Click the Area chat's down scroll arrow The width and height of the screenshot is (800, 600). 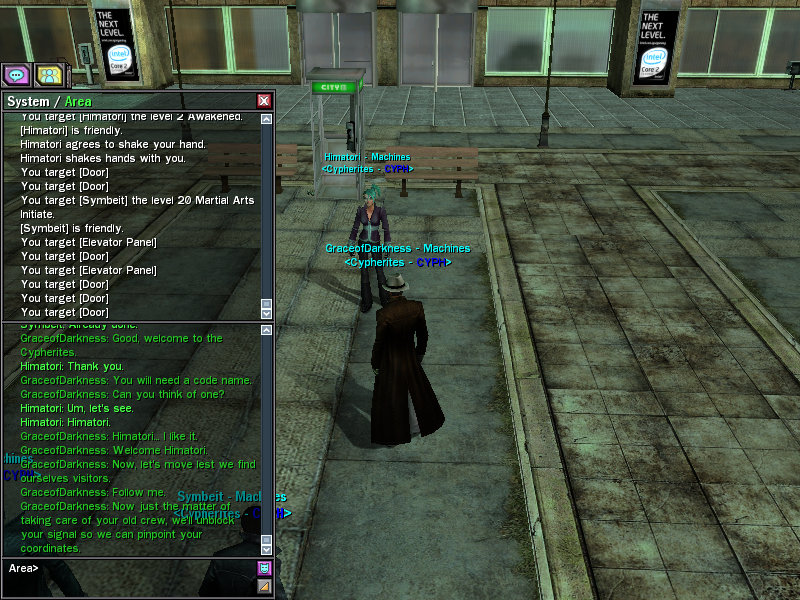(x=266, y=549)
